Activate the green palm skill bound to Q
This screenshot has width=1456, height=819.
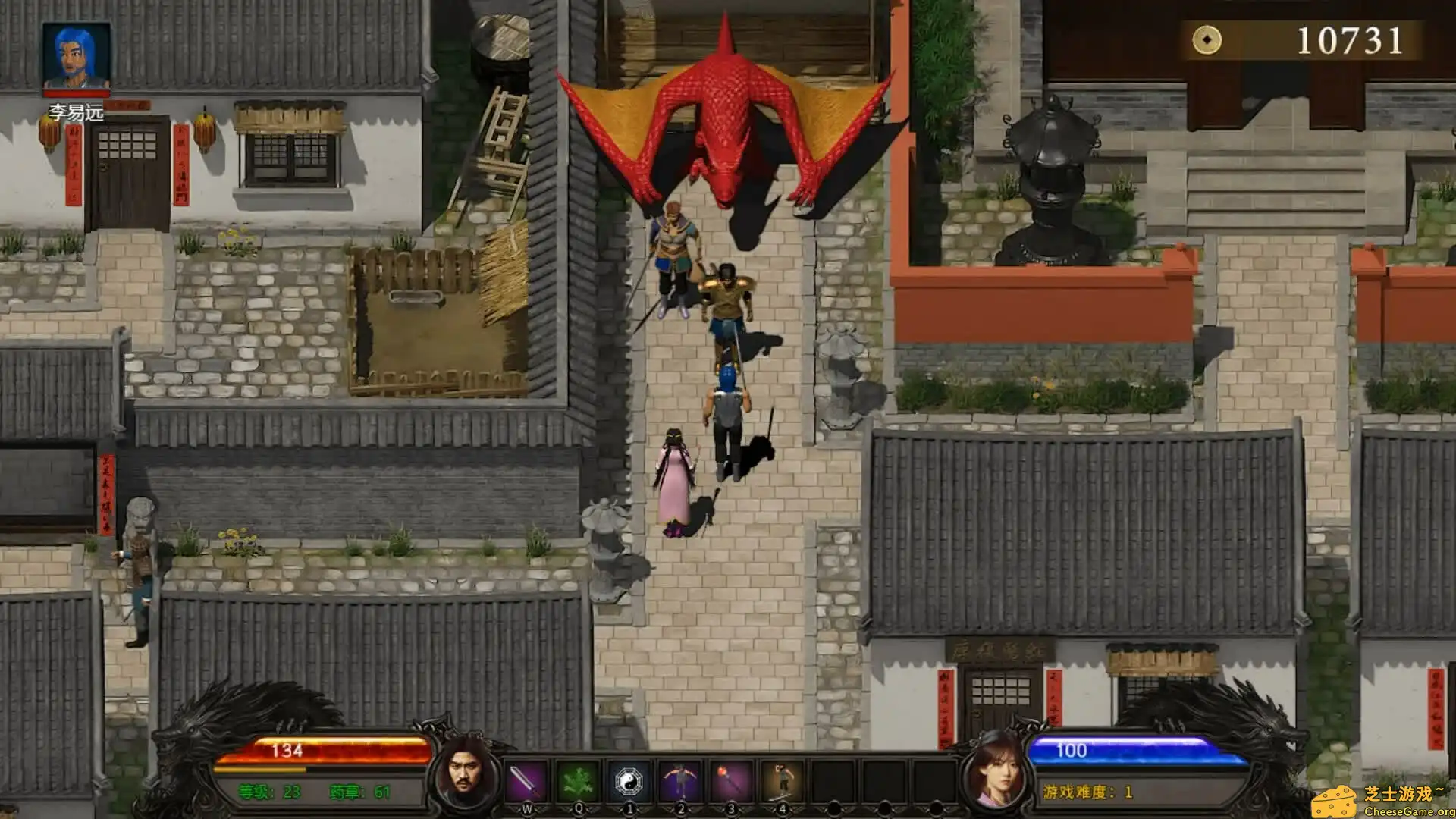(579, 780)
